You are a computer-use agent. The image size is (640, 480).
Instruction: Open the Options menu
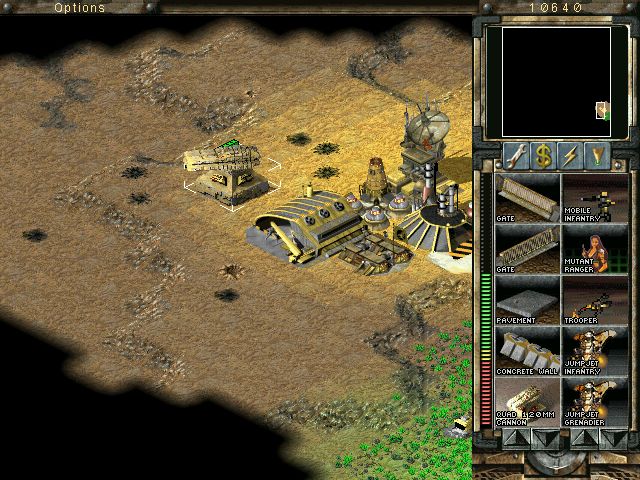click(79, 8)
